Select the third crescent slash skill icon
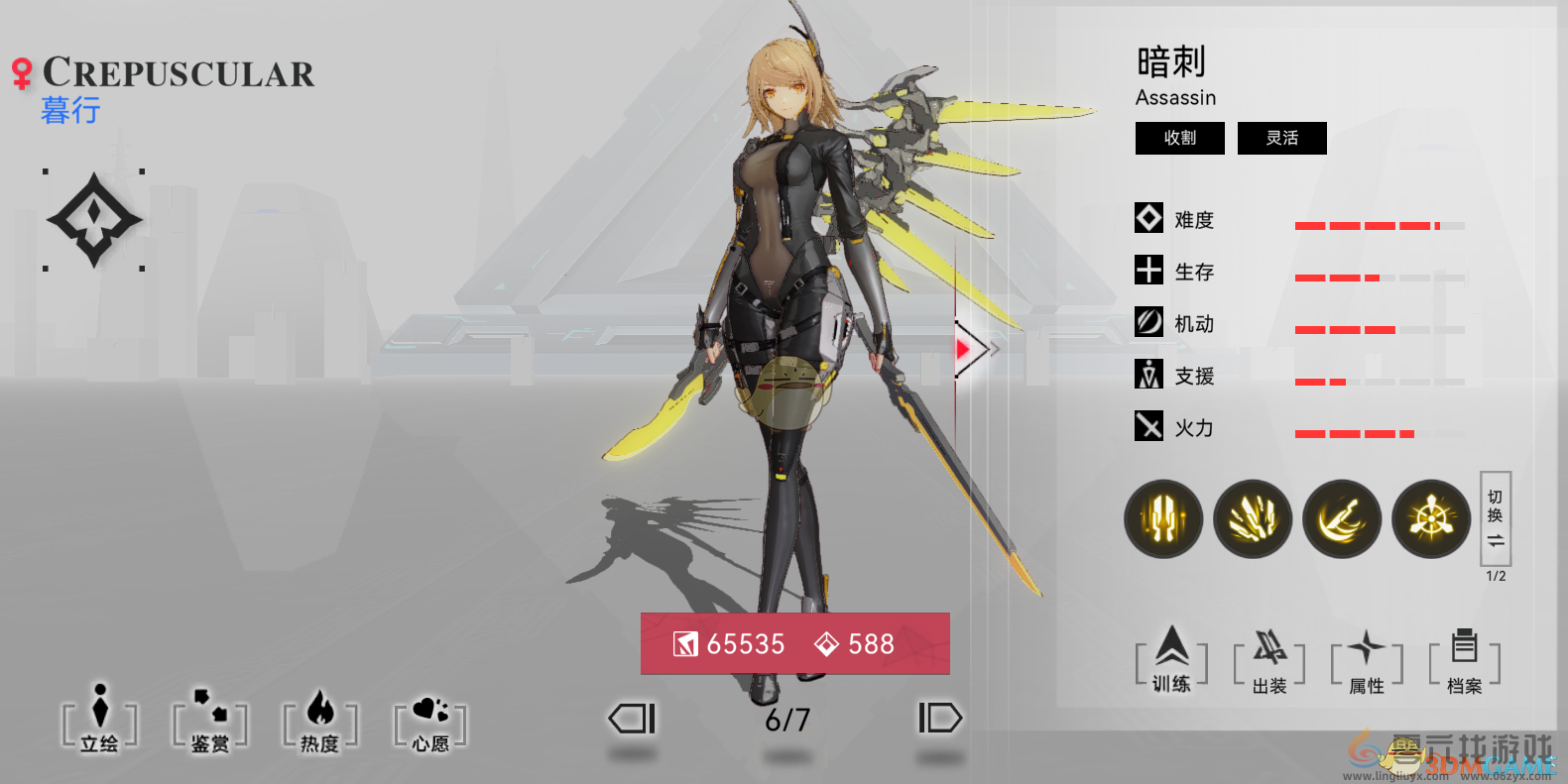Viewport: 1568px width, 784px height. (1341, 518)
